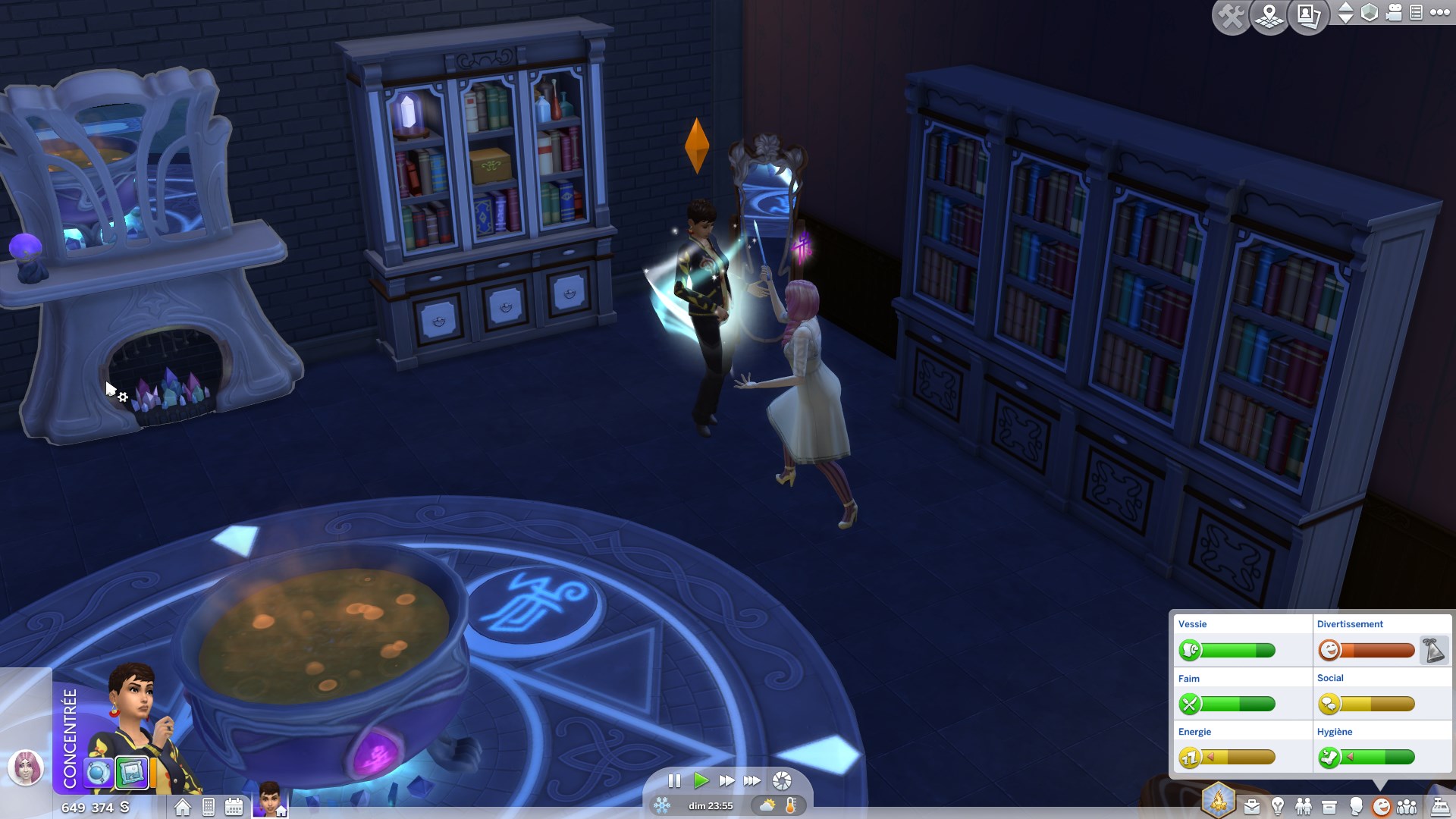
Task: Select the Aspirations lightbulb icon
Action: [1277, 806]
